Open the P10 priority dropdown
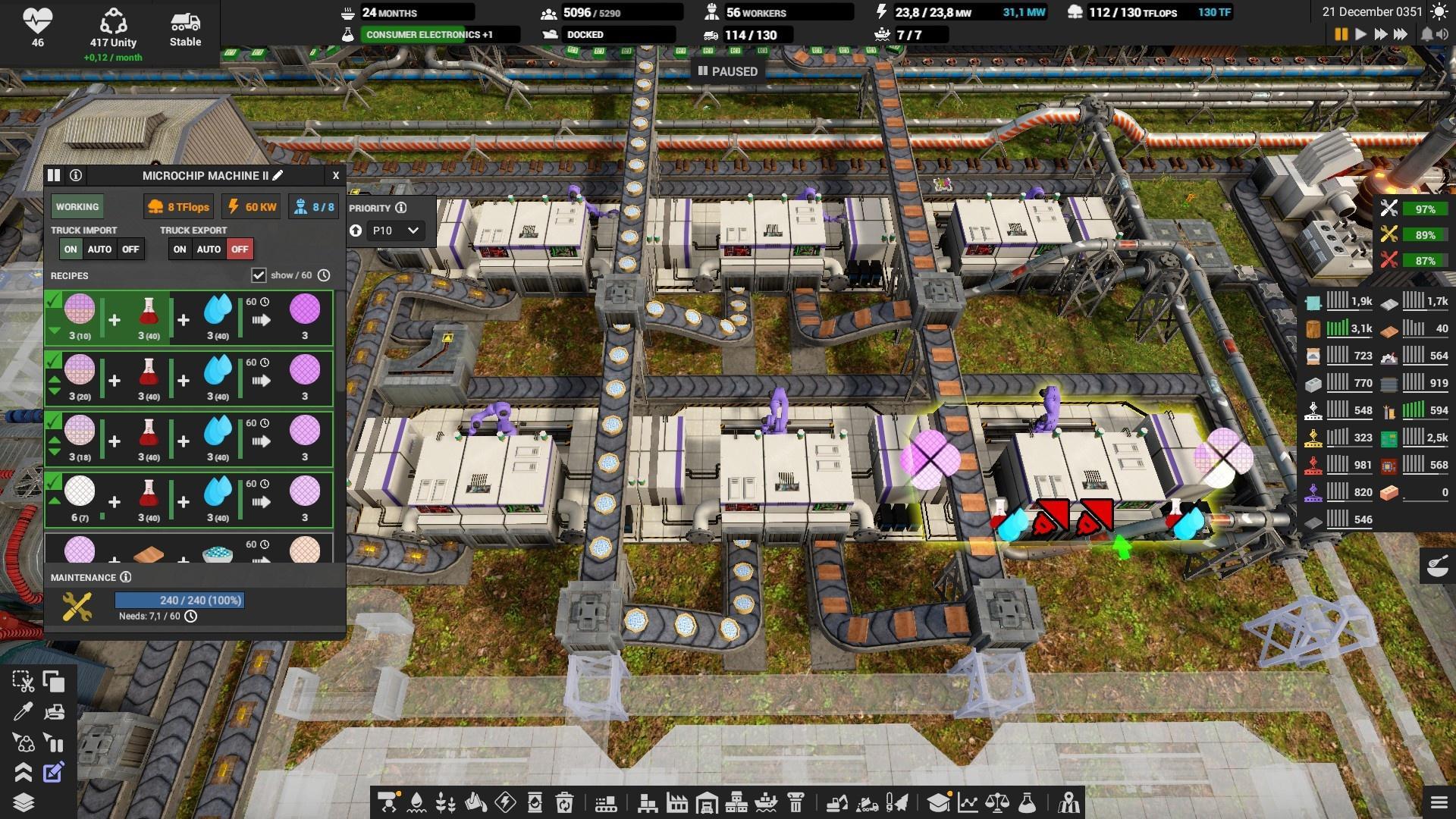1456x819 pixels. [x=394, y=231]
